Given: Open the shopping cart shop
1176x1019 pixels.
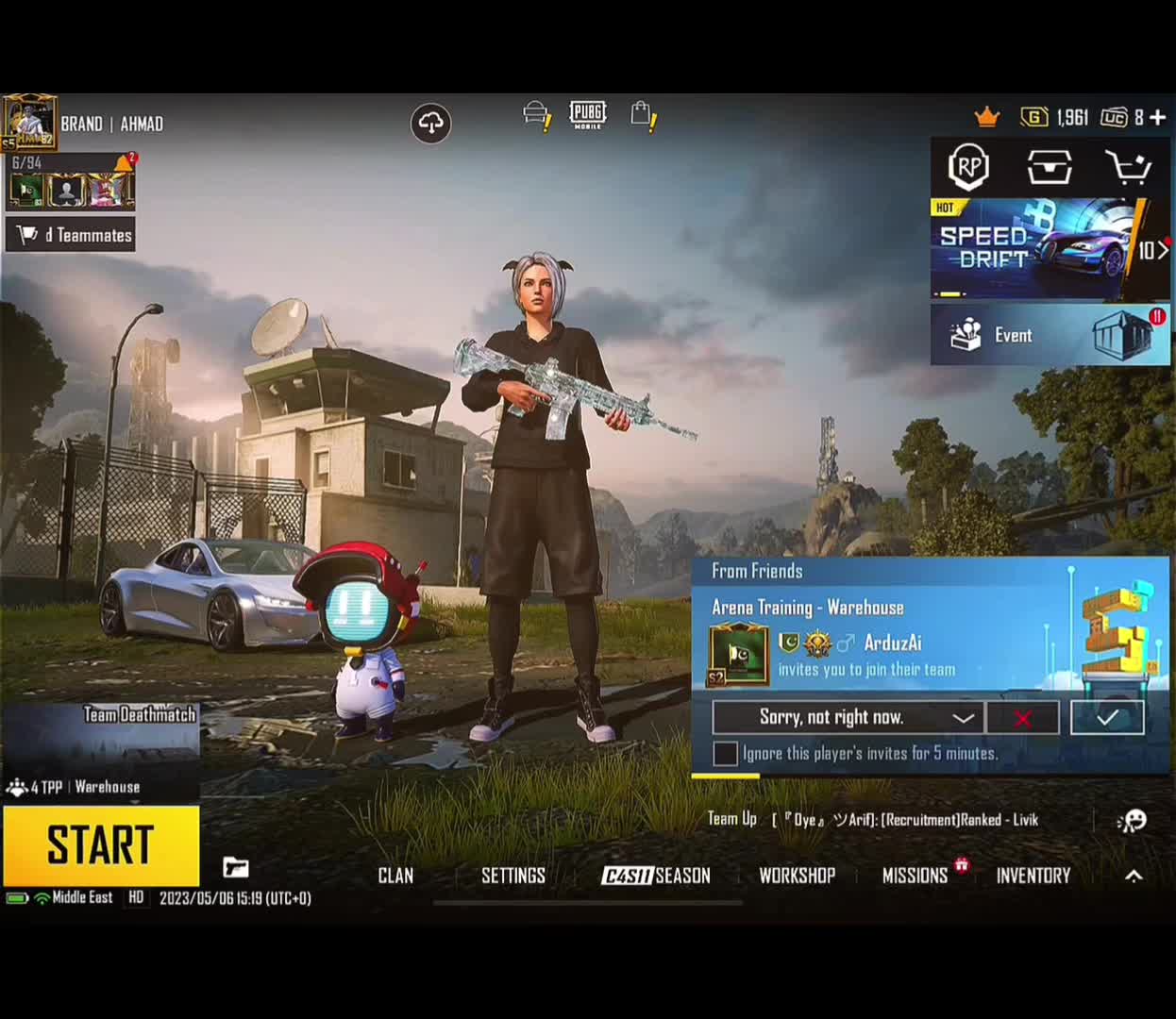Looking at the screenshot, I should 1129,168.
